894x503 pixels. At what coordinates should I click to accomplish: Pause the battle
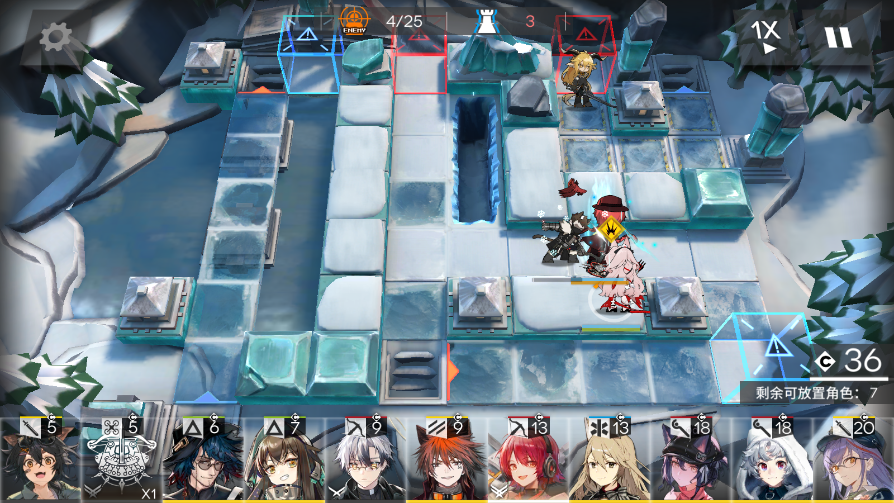[x=837, y=37]
